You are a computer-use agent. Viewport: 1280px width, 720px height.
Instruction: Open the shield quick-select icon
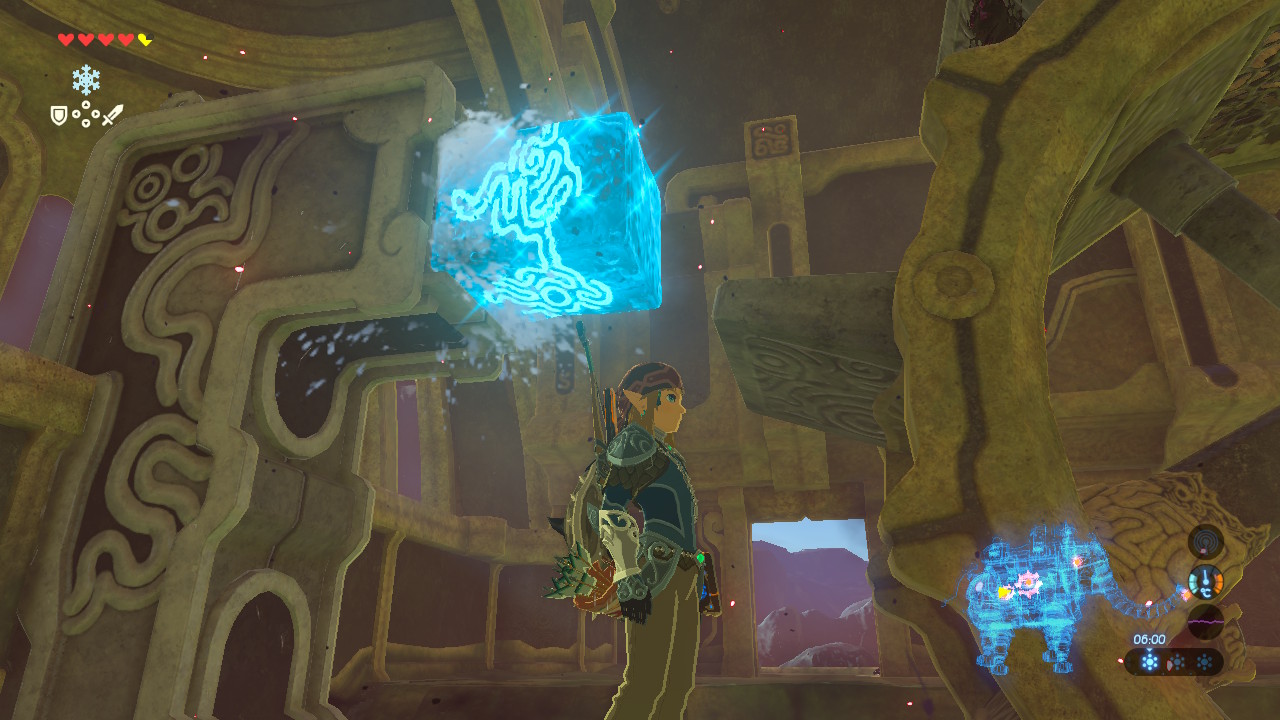tap(59, 116)
